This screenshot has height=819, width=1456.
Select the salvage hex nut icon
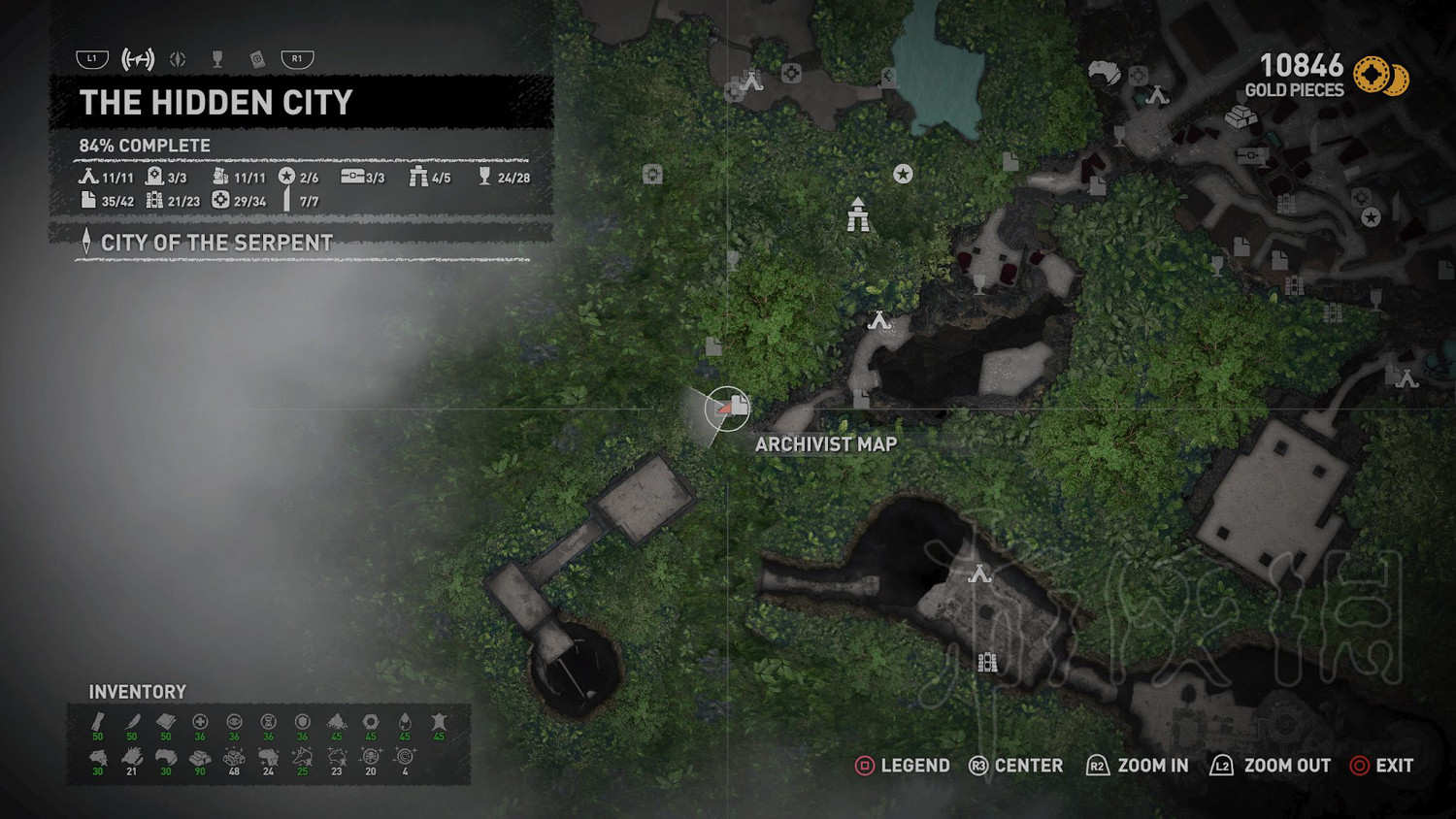point(371,722)
